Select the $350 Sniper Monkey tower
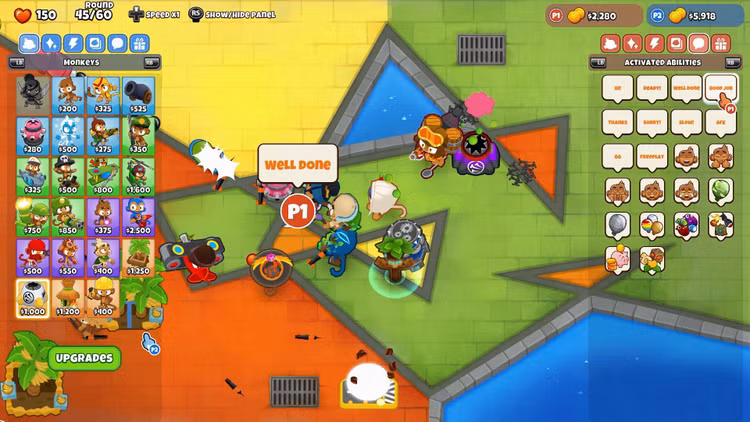This screenshot has width=750, height=422. (x=136, y=135)
